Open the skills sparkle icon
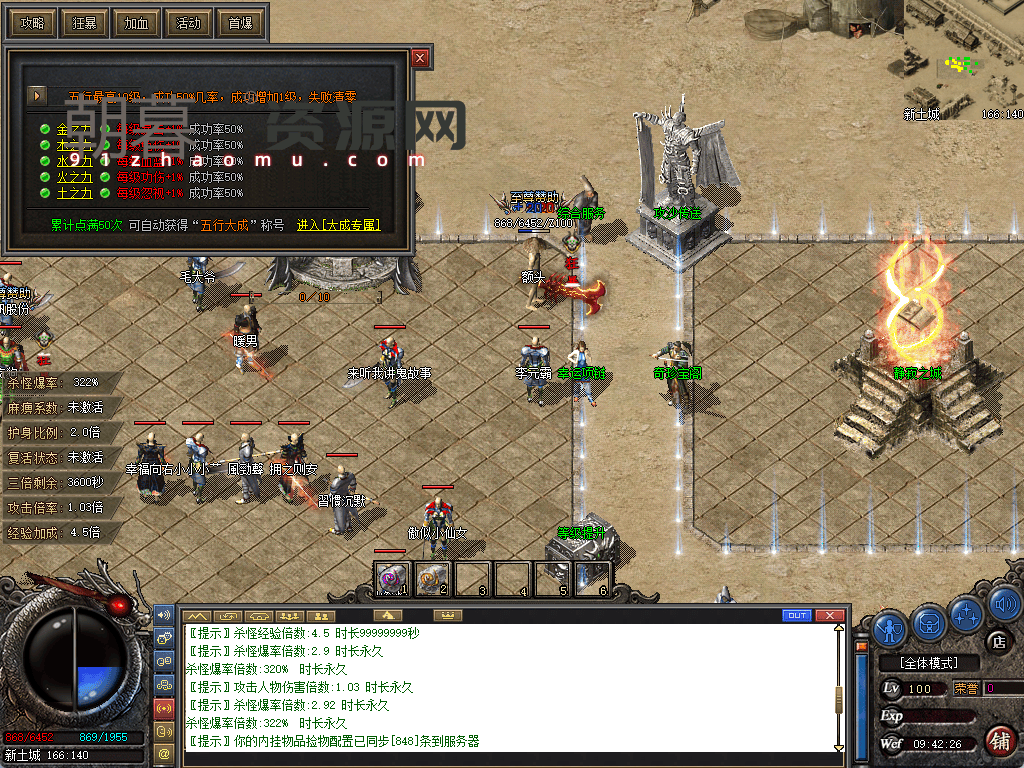Image resolution: width=1024 pixels, height=768 pixels. click(x=967, y=611)
